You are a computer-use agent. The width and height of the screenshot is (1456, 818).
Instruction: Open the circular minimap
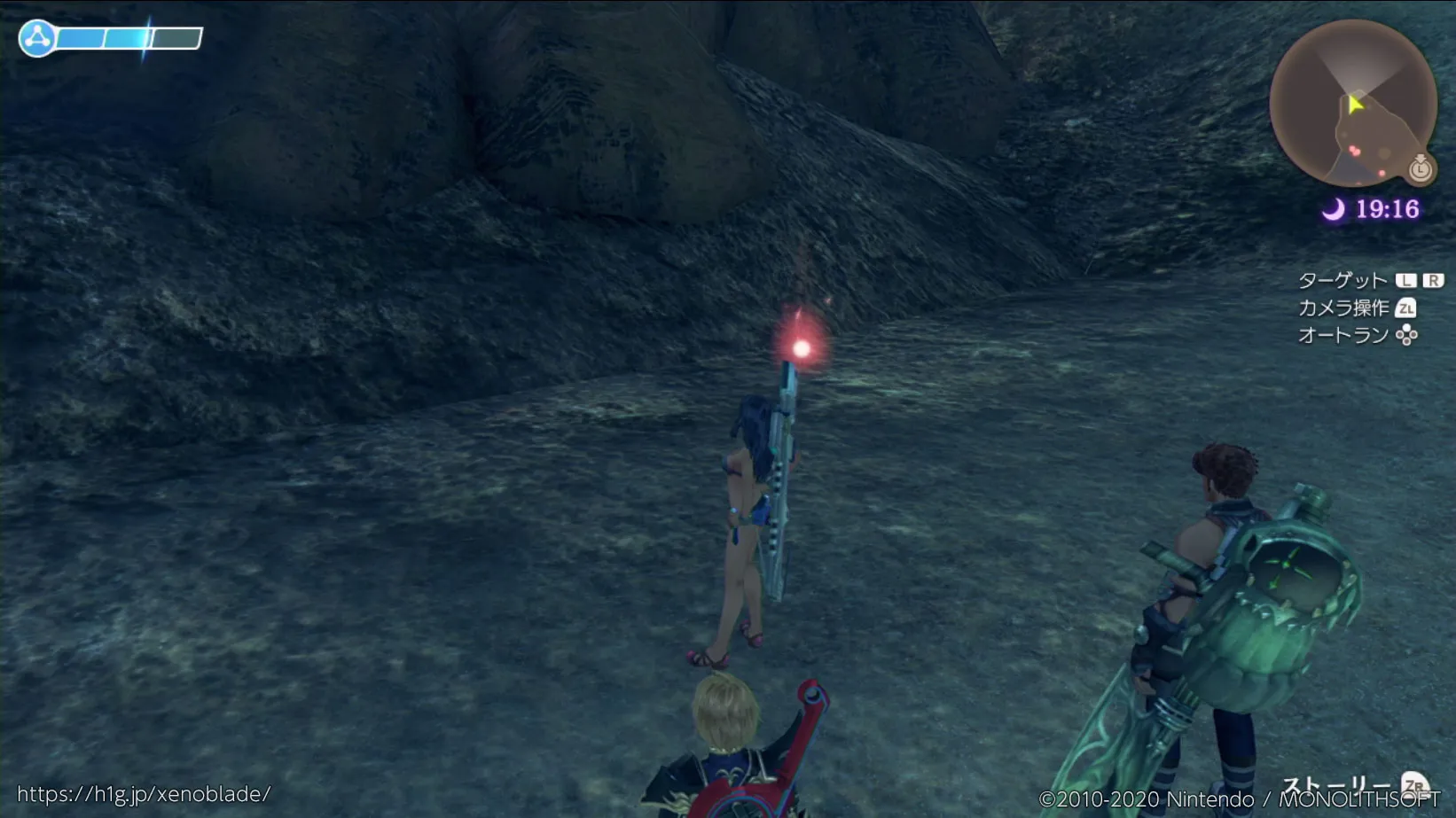point(1352,102)
